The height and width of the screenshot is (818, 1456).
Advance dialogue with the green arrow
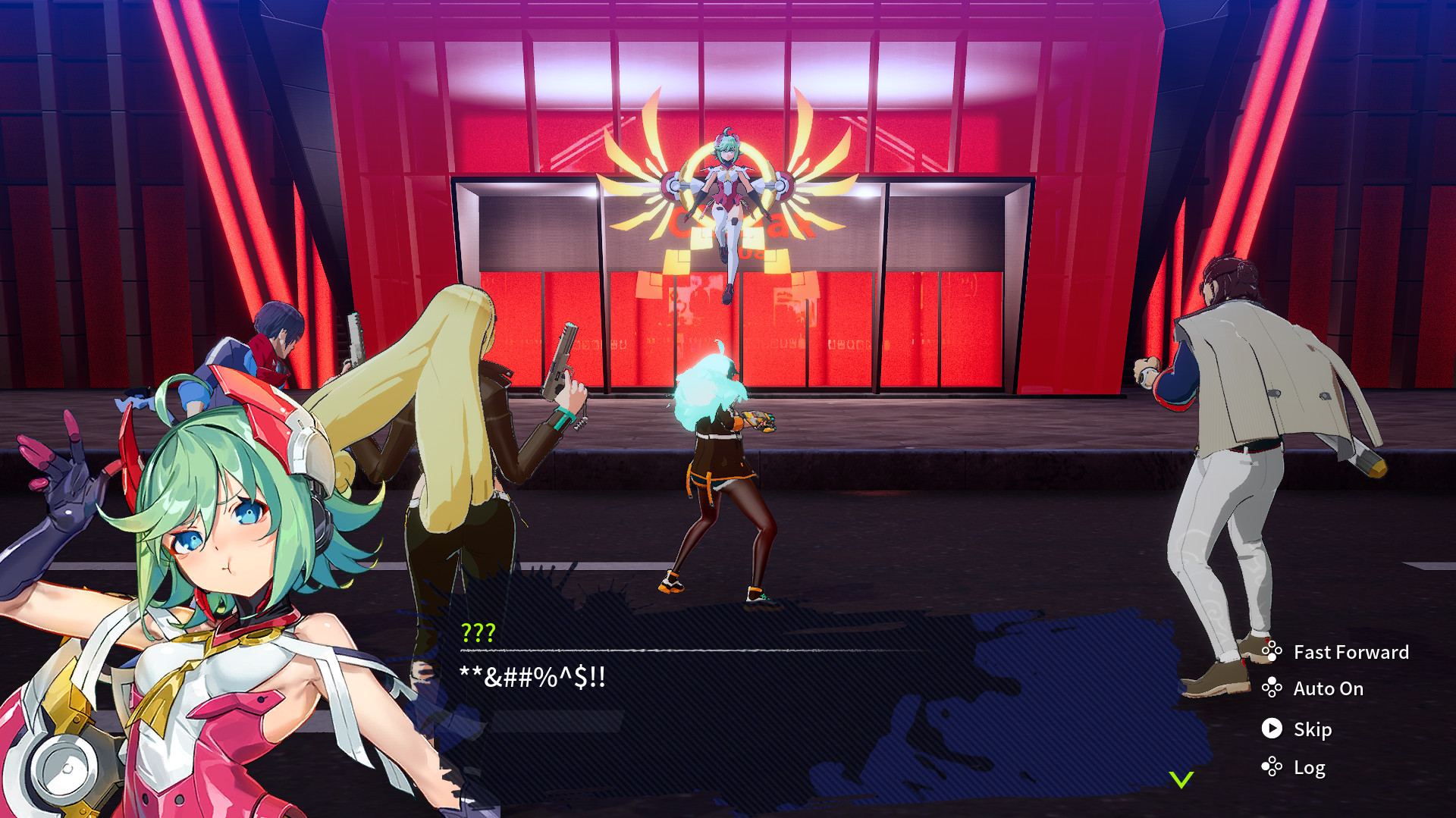pyautogui.click(x=1181, y=779)
